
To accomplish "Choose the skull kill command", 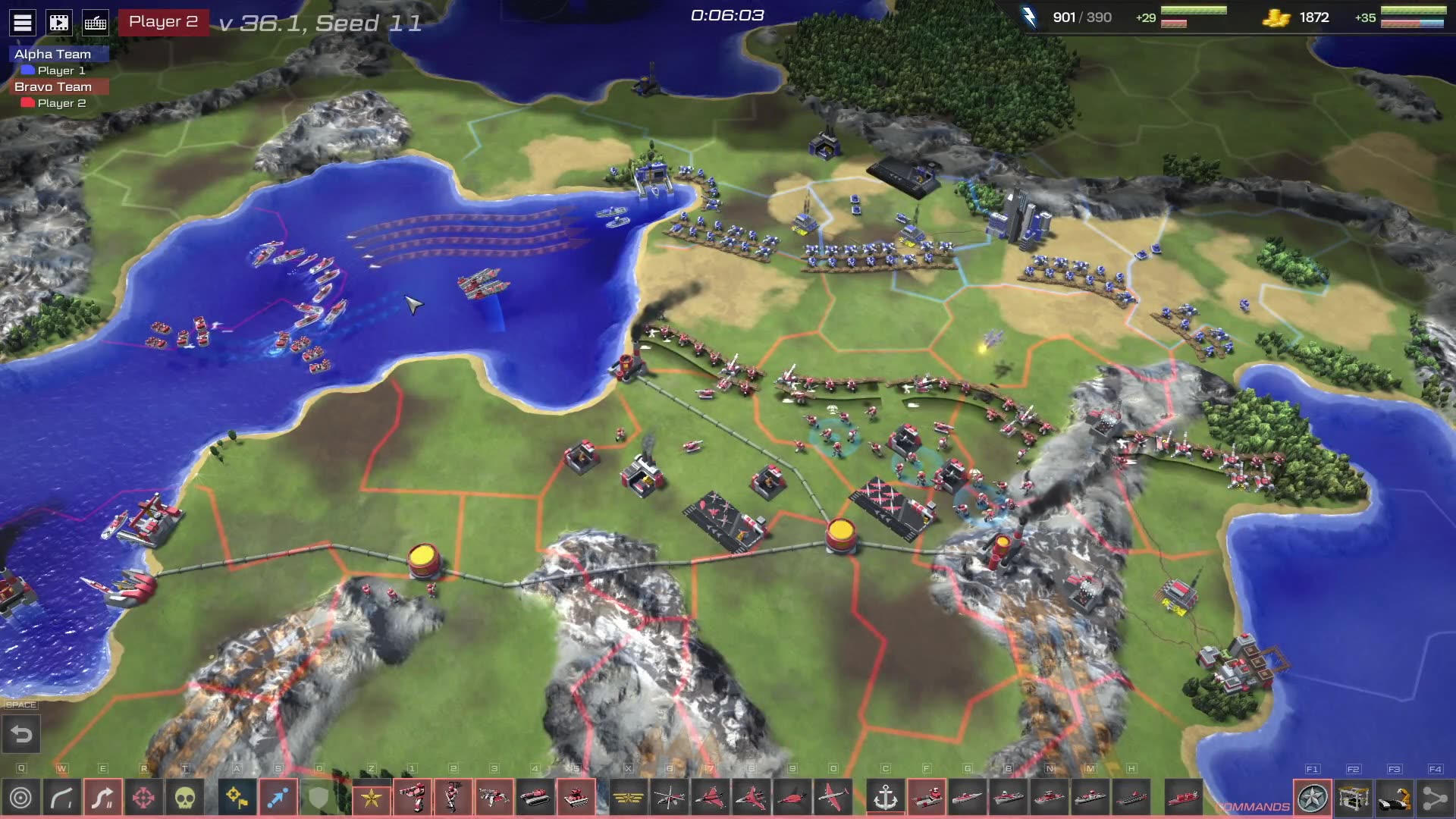I will pyautogui.click(x=185, y=798).
